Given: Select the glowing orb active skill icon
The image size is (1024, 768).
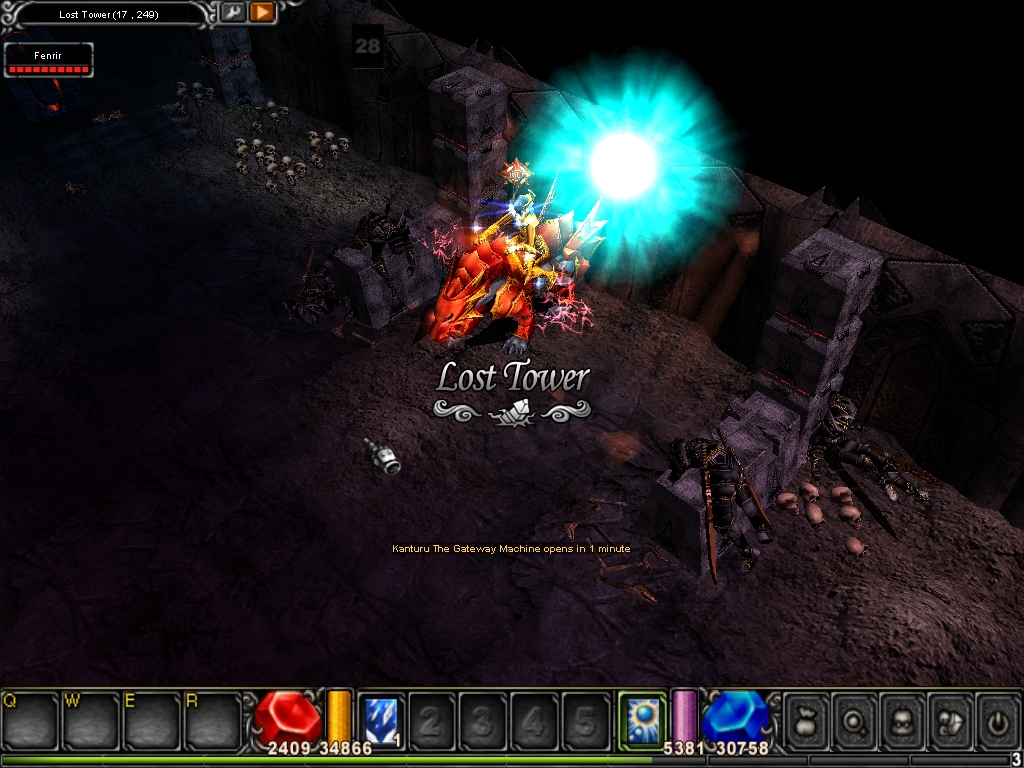Looking at the screenshot, I should (642, 720).
